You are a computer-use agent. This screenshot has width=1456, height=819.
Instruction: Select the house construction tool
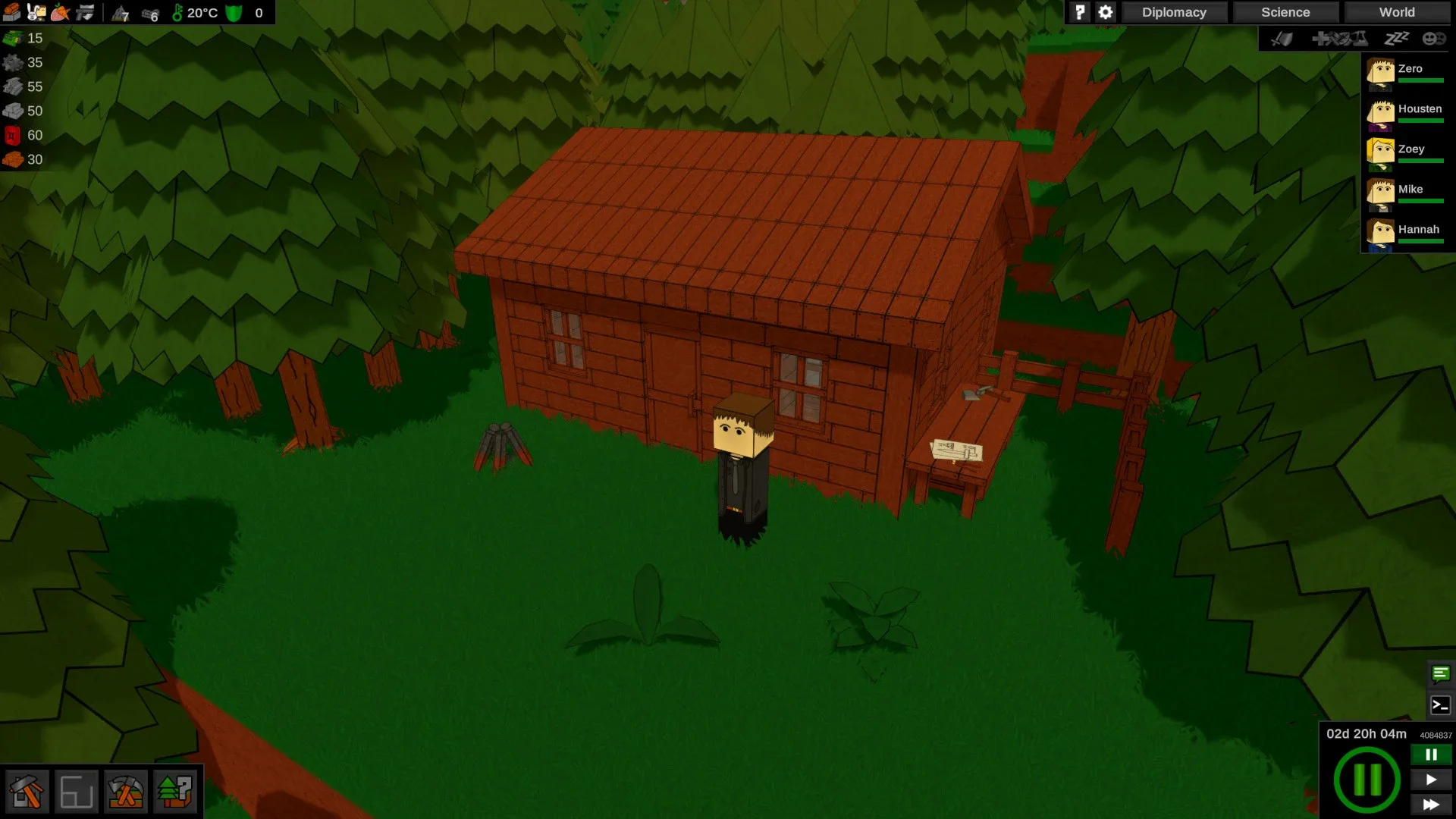coord(28,791)
